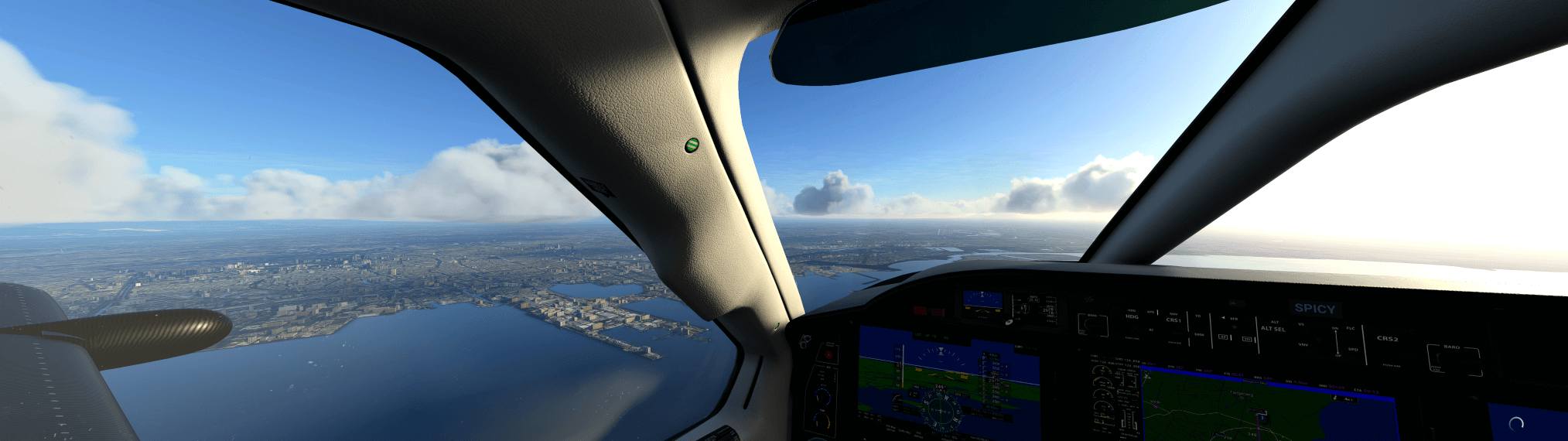
Task: Engage the VNV autopilot mode button
Action: click(x=1303, y=344)
